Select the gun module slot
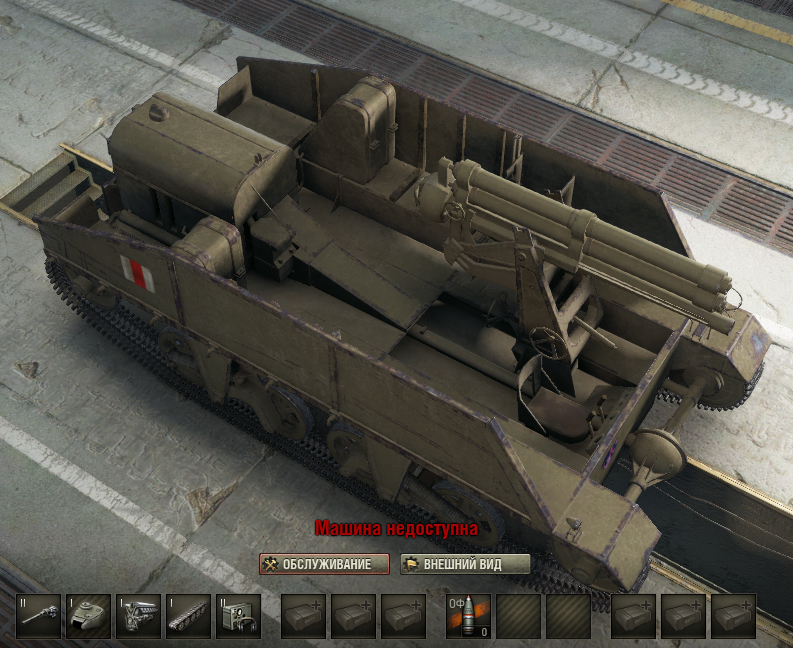This screenshot has height=648, width=793. point(38,617)
